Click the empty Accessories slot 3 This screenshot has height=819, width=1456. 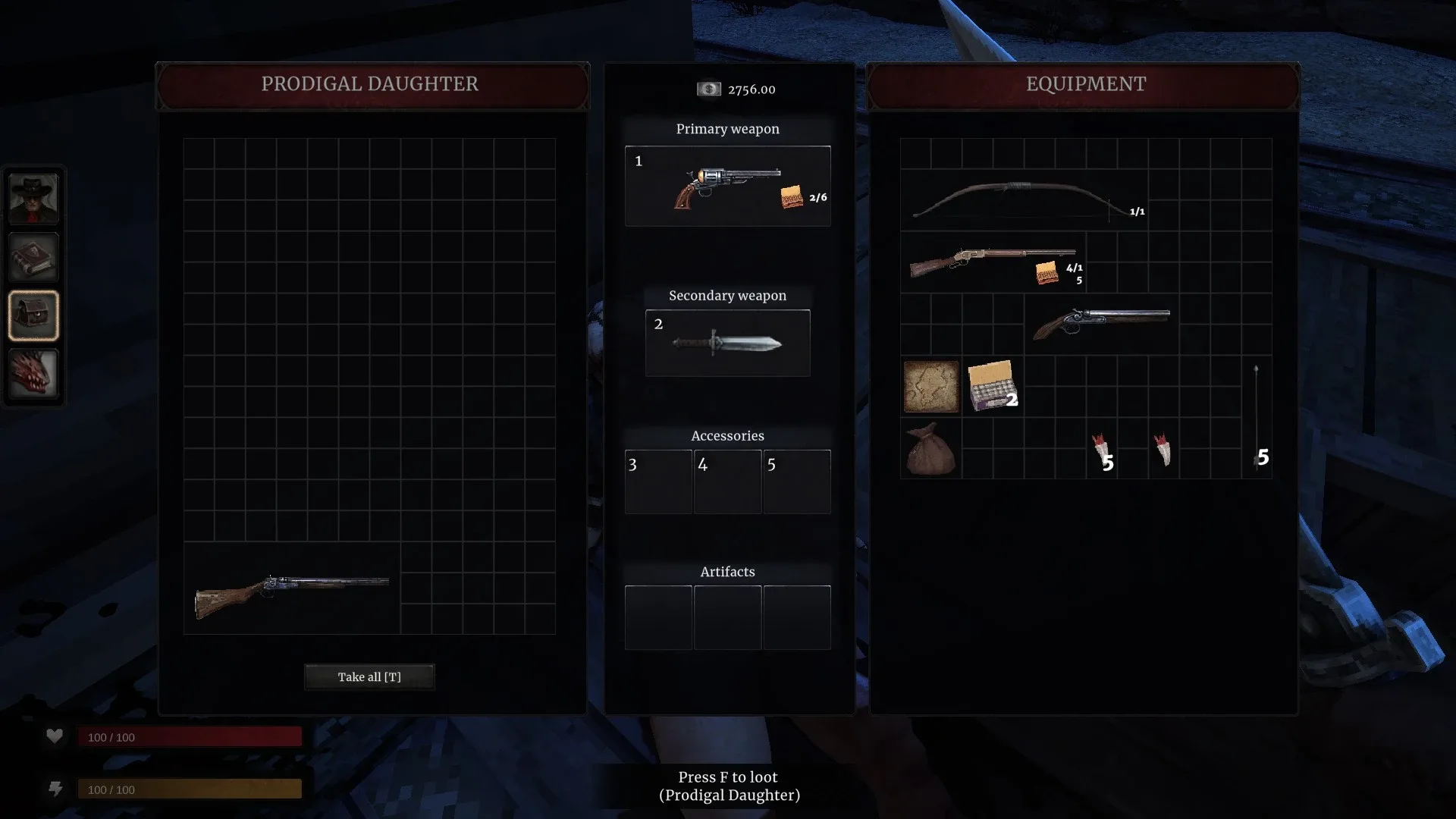[x=657, y=482]
